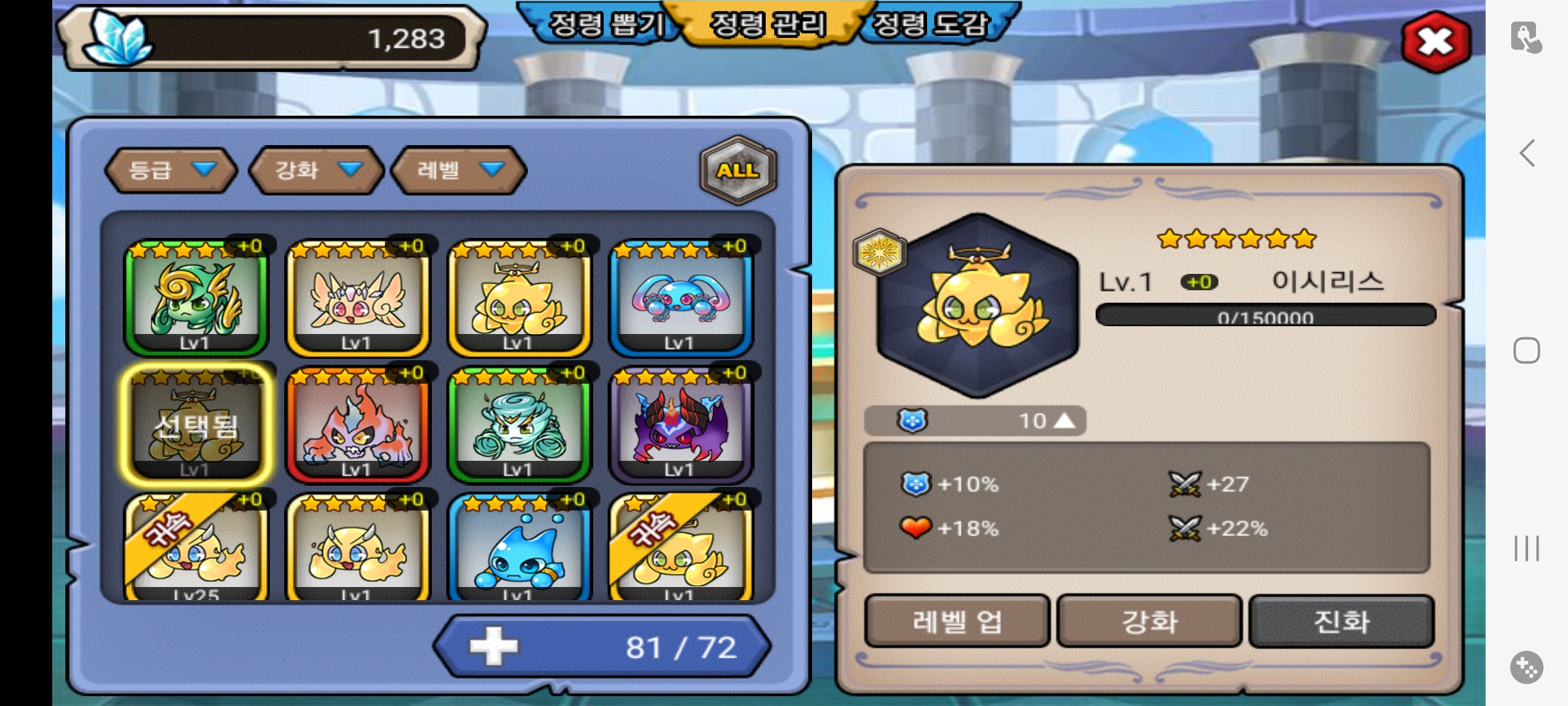Expand spirit storage with the plus button
The width and height of the screenshot is (1568, 706).
[493, 647]
